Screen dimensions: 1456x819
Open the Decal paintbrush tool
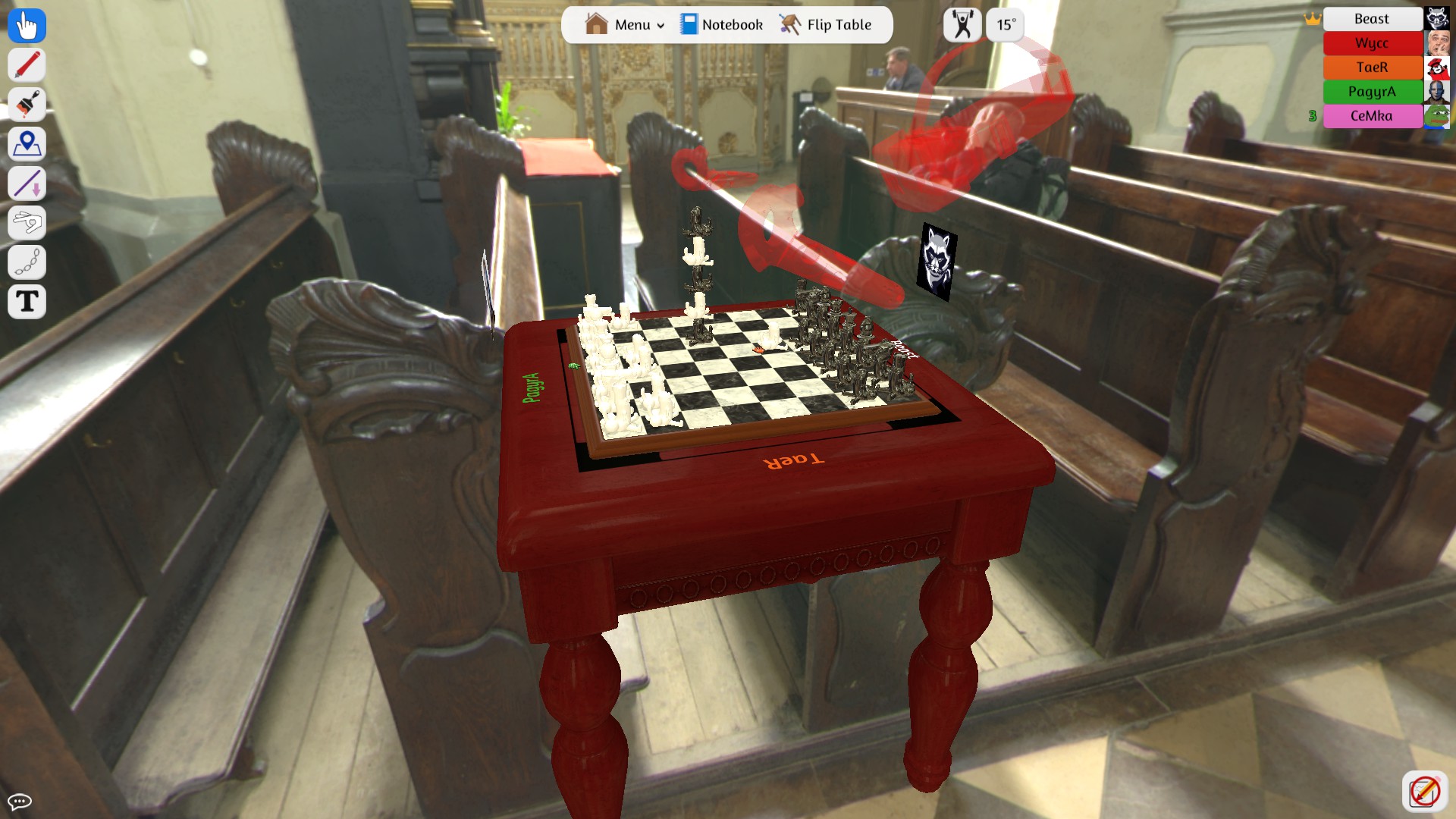click(26, 104)
